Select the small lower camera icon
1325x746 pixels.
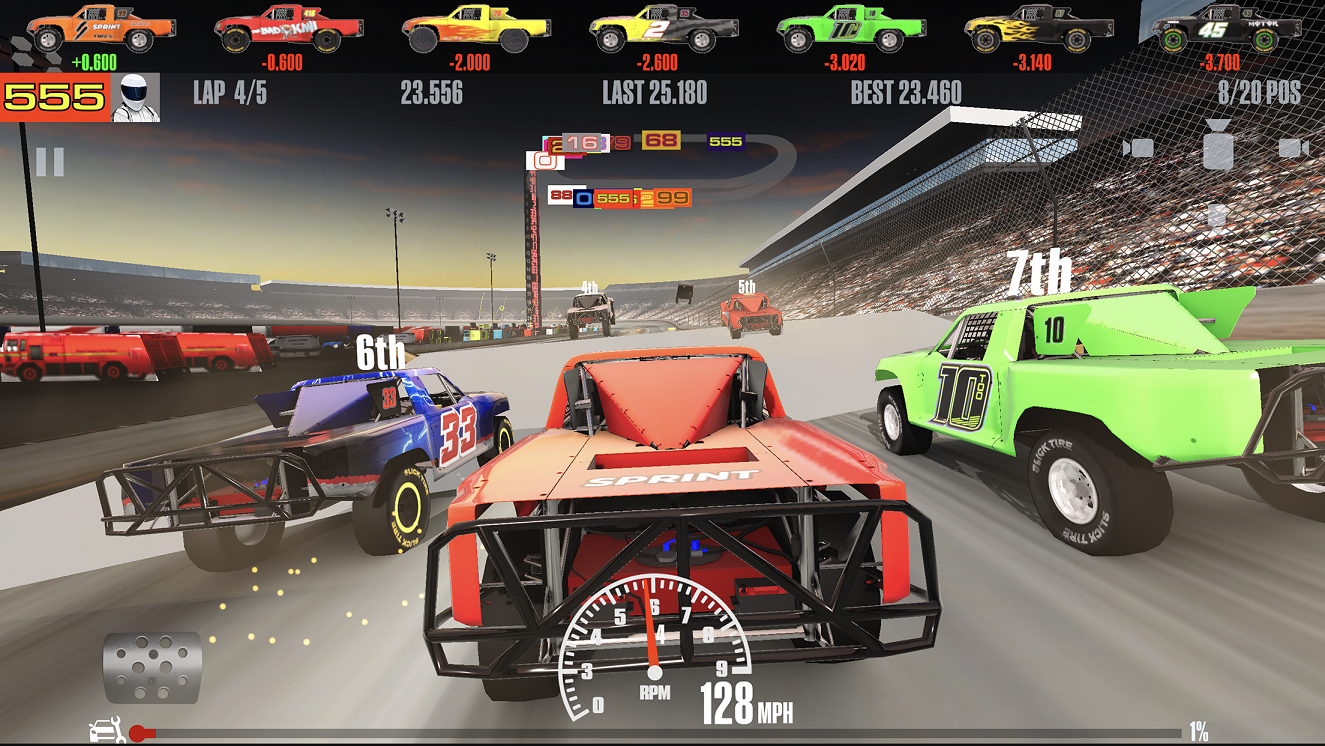tap(1217, 215)
